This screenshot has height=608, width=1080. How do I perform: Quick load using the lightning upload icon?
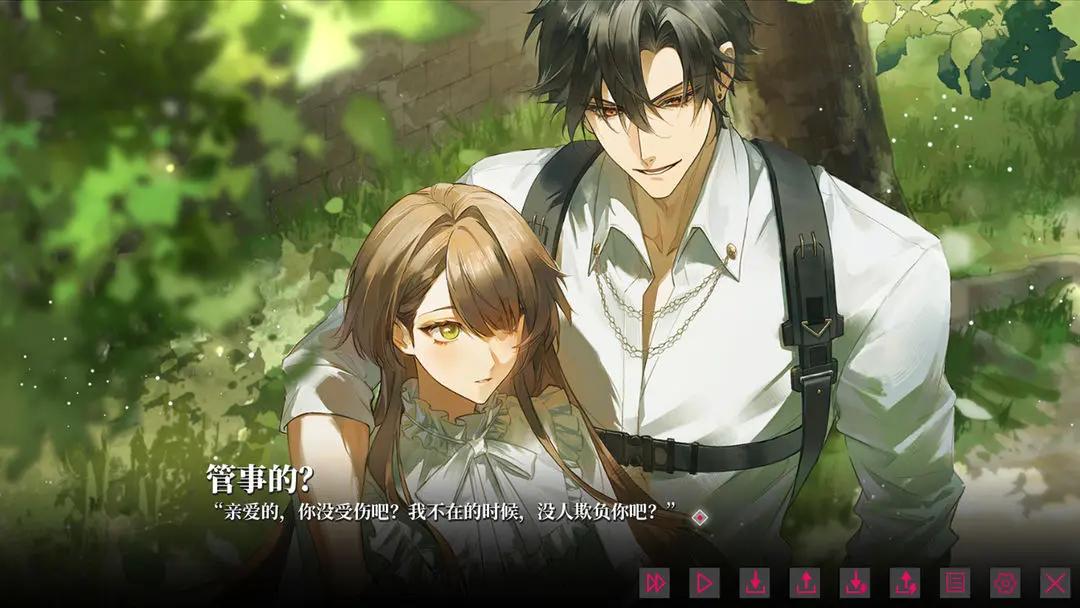pos(905,582)
